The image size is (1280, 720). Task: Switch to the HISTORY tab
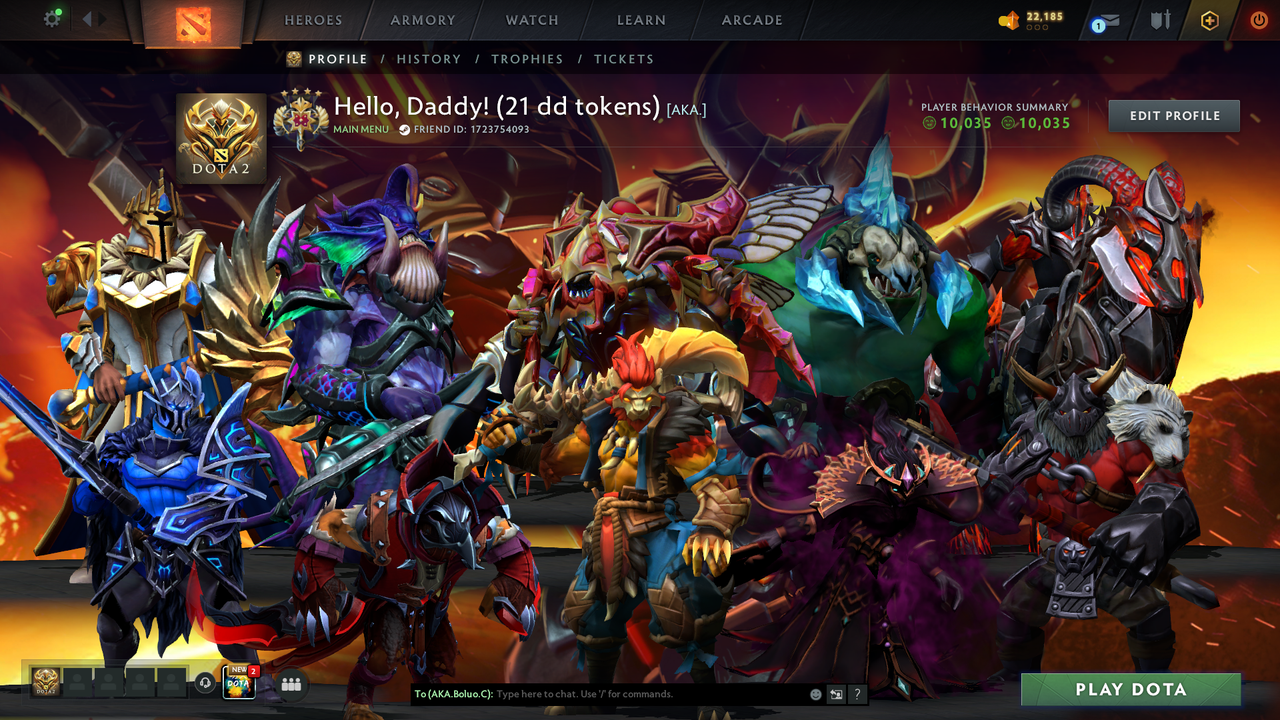coord(429,59)
